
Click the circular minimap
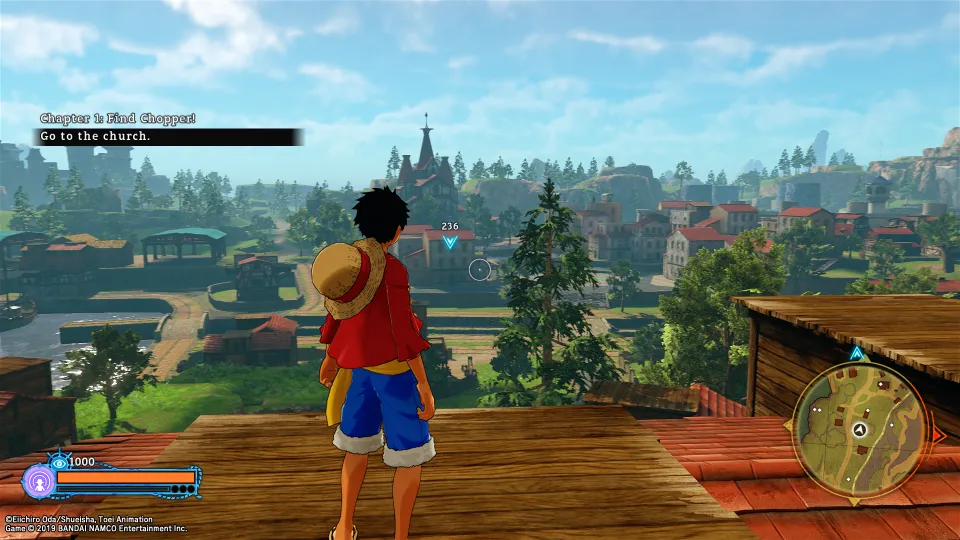(859, 429)
